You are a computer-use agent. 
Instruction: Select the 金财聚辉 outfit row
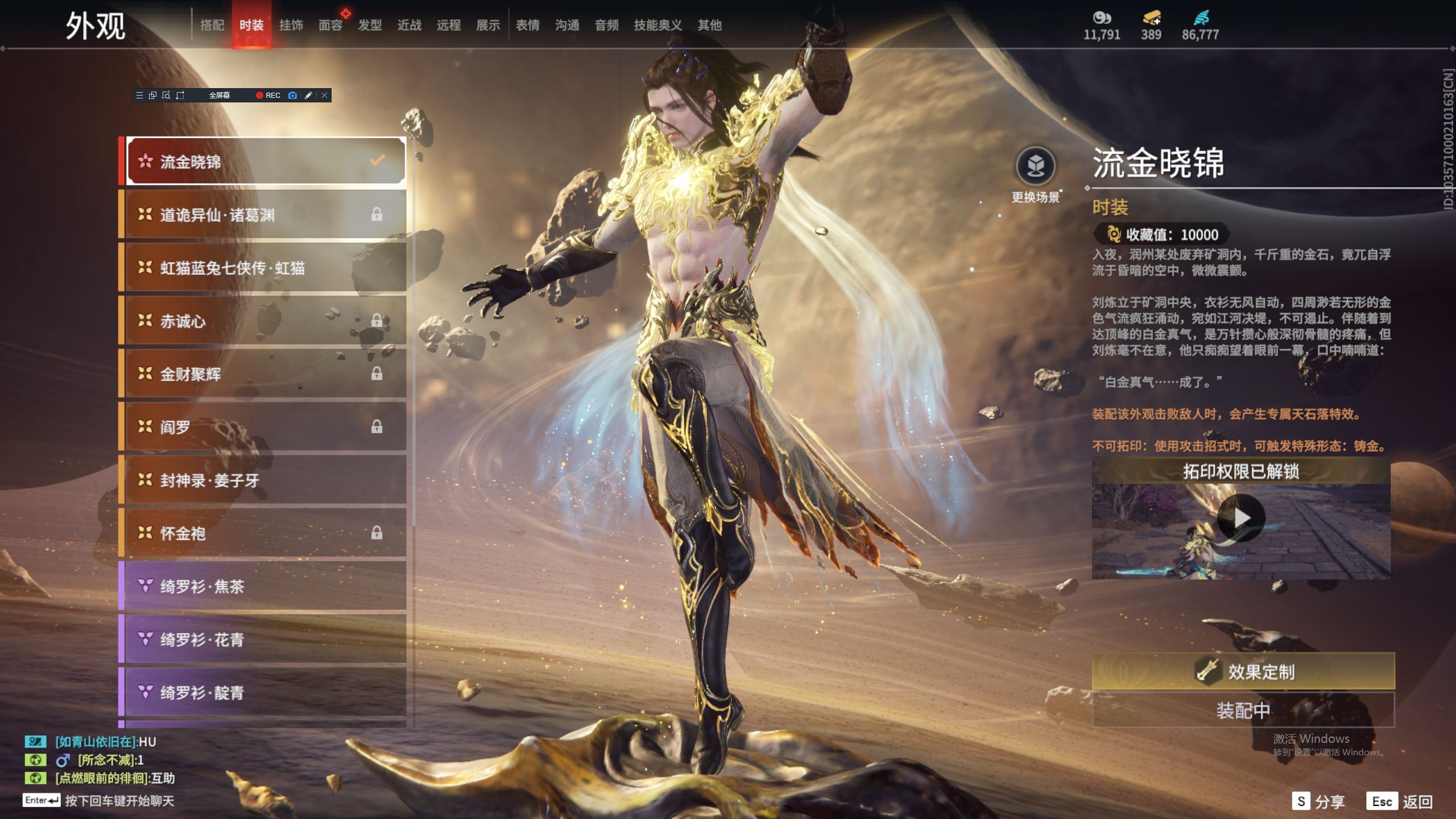[x=265, y=374]
